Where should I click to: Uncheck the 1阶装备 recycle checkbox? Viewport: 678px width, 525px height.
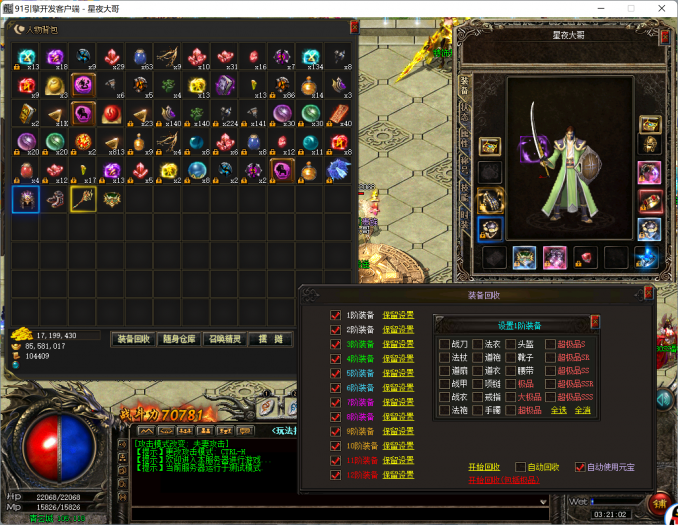pos(336,315)
